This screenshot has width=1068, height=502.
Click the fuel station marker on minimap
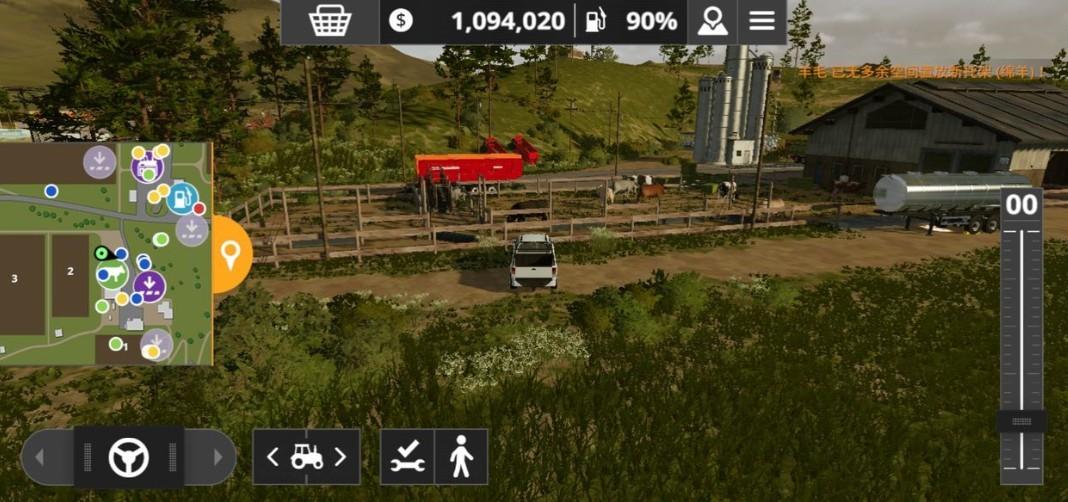point(181,198)
